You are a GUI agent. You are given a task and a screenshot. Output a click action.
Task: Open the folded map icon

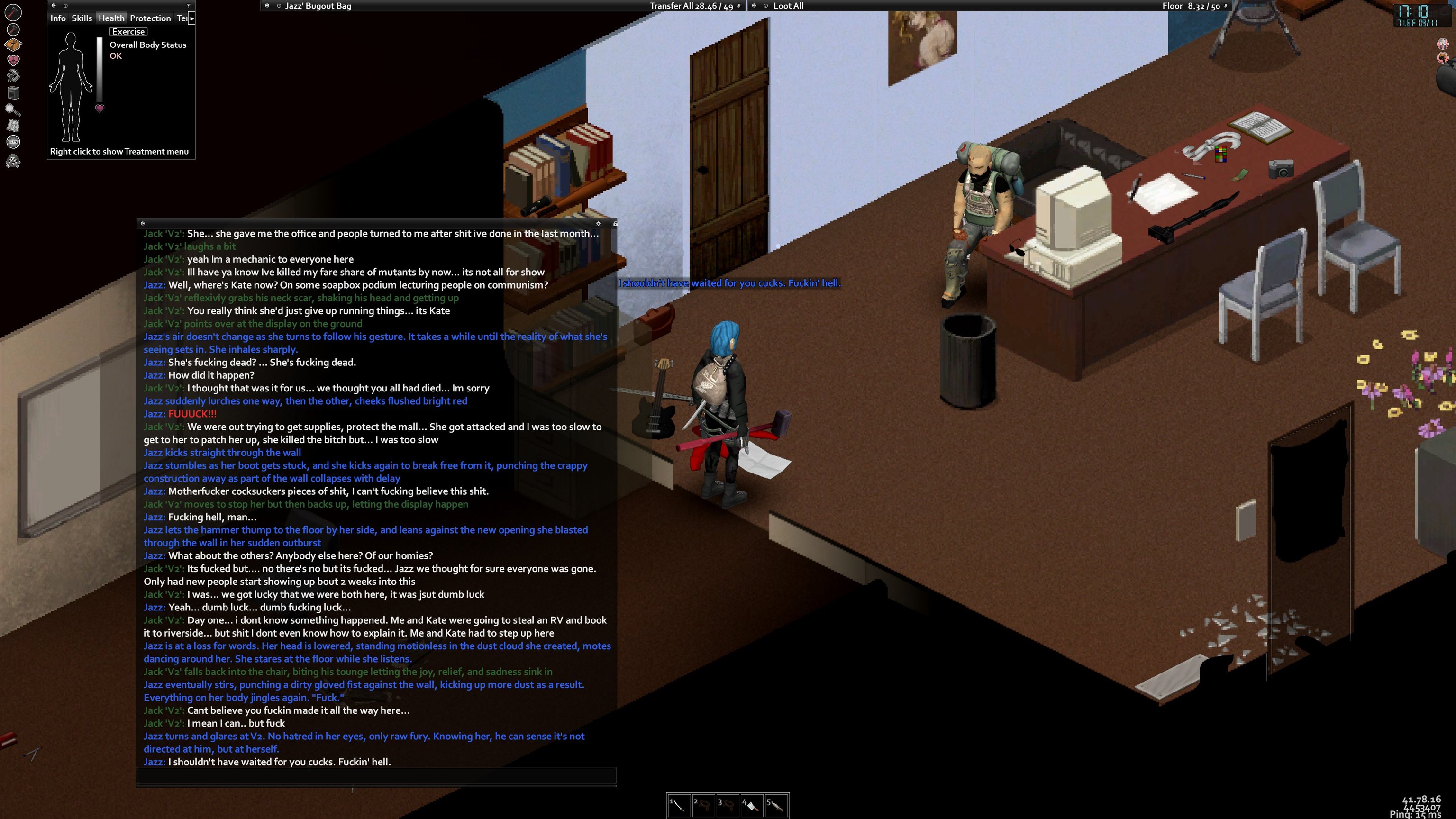[x=13, y=126]
